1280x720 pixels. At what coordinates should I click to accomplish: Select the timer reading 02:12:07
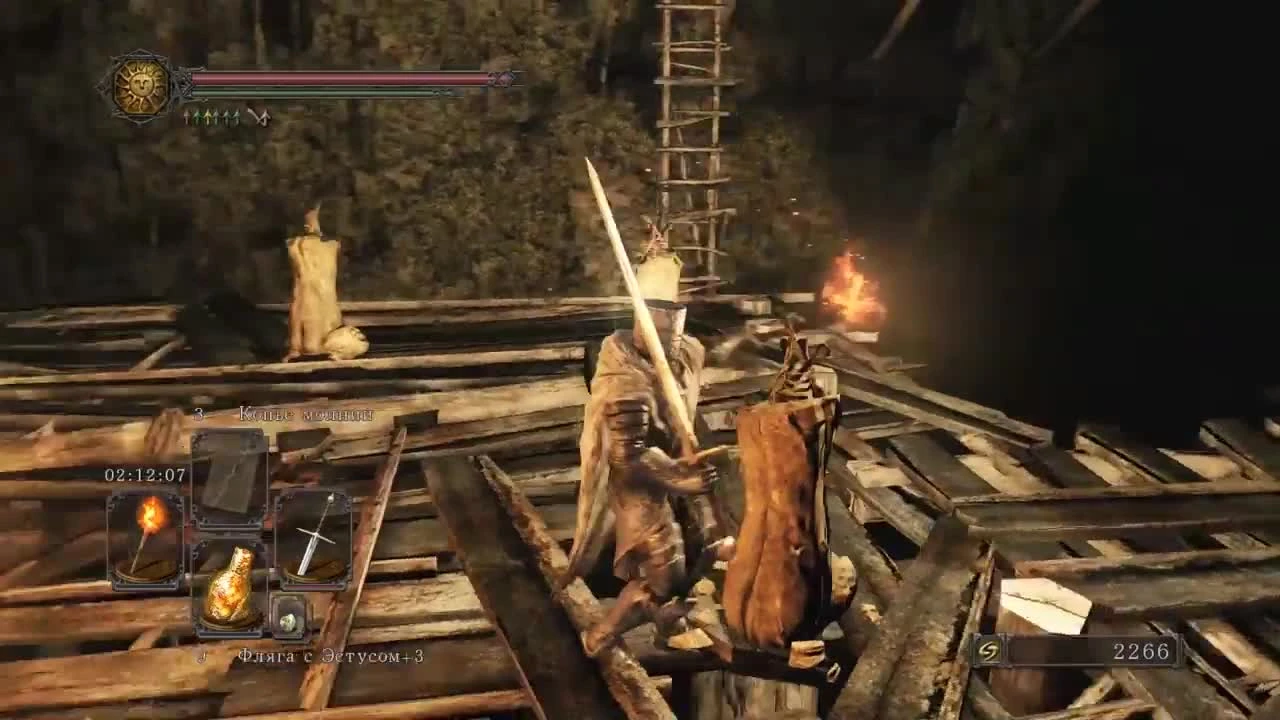click(x=145, y=476)
